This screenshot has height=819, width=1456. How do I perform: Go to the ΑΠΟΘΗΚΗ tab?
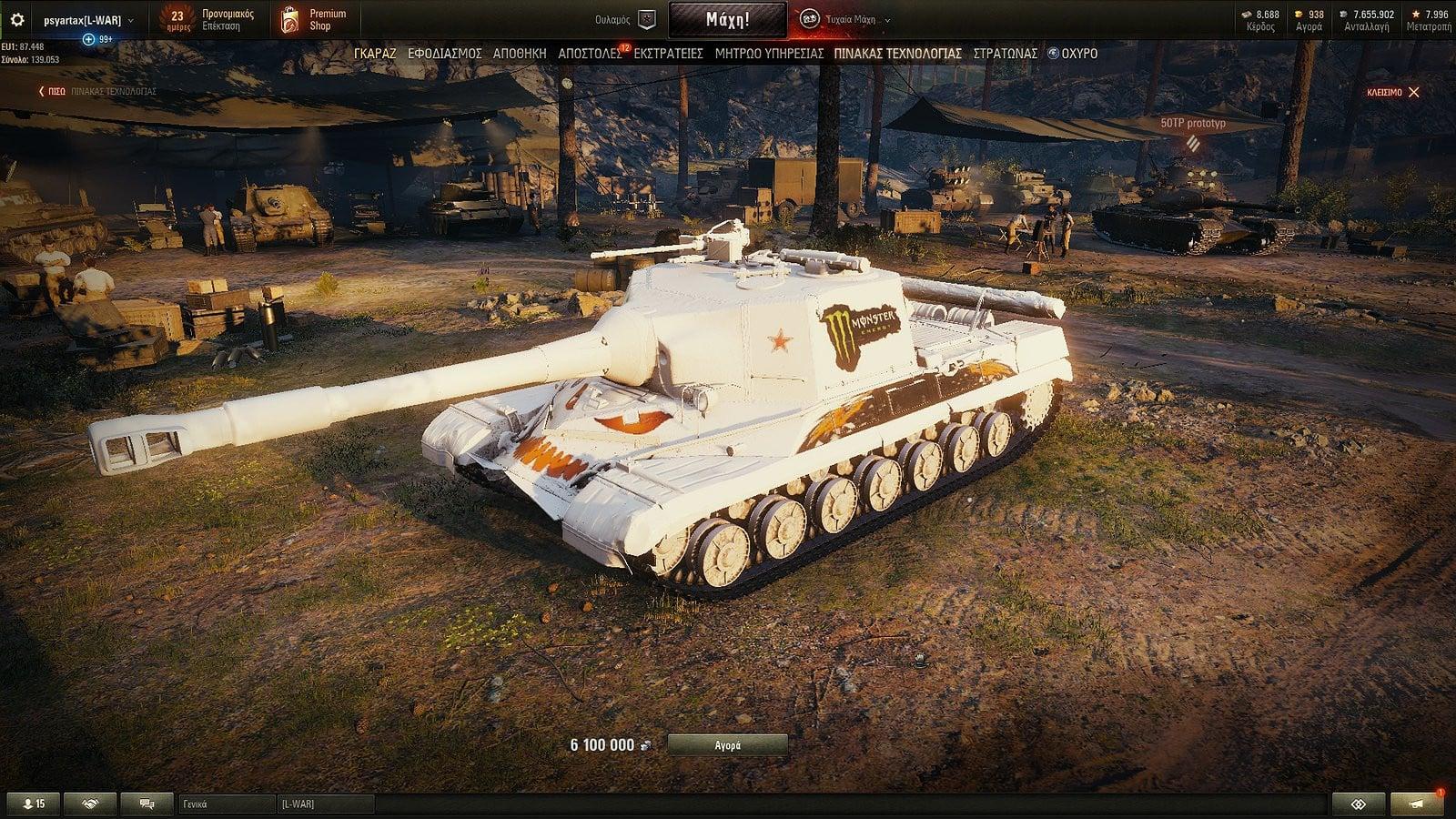click(520, 54)
